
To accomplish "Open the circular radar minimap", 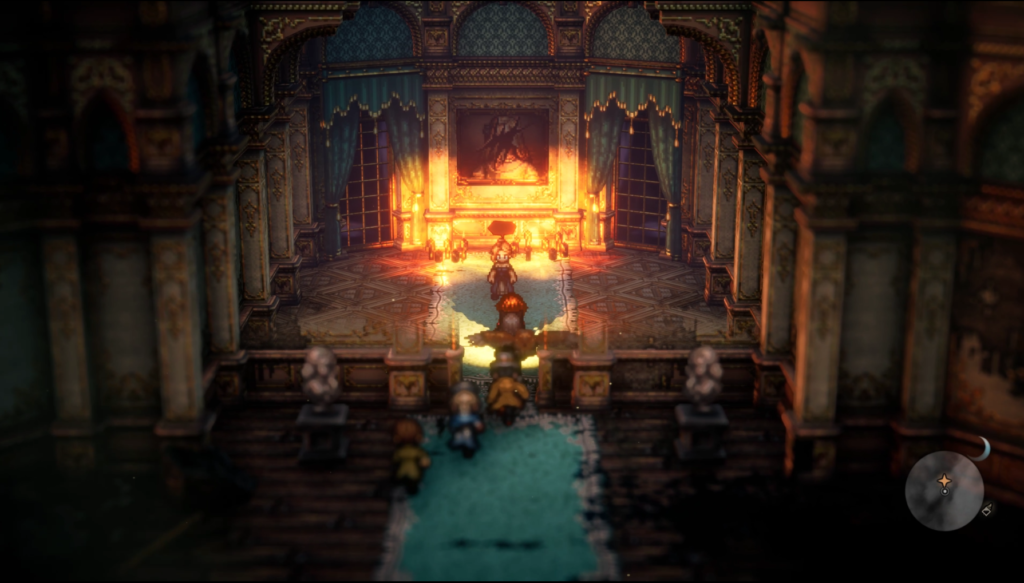I will pyautogui.click(x=944, y=490).
